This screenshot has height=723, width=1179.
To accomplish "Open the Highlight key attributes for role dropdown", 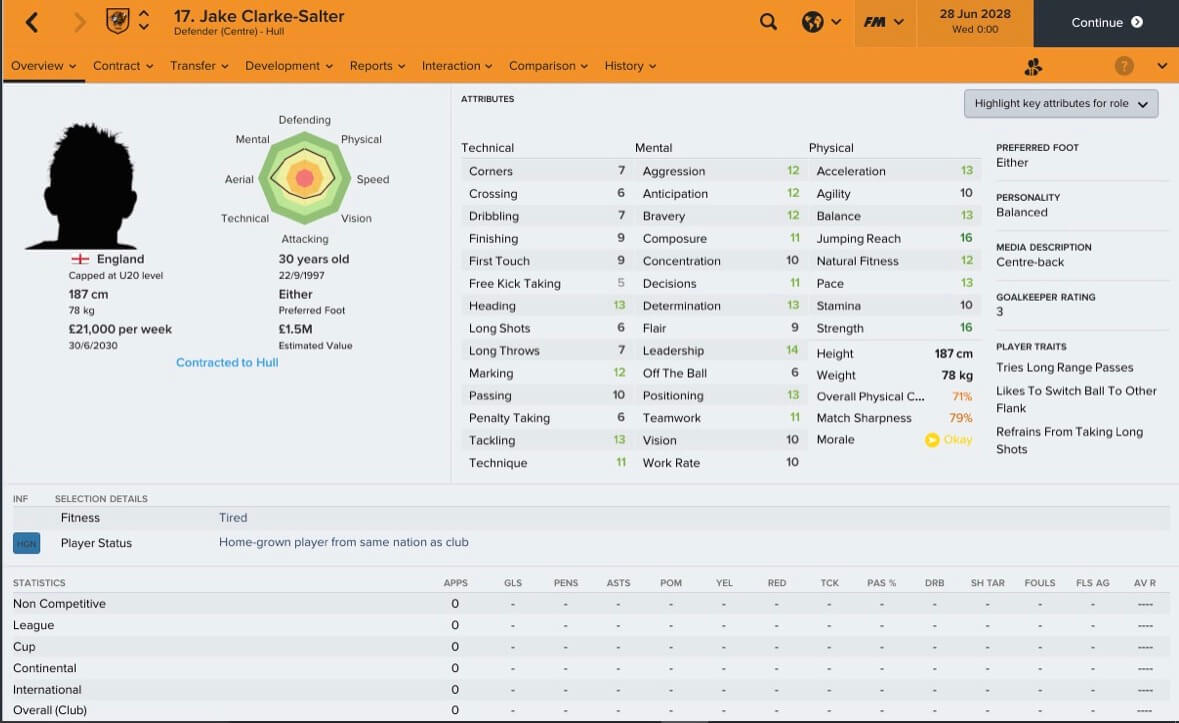I will (1060, 104).
